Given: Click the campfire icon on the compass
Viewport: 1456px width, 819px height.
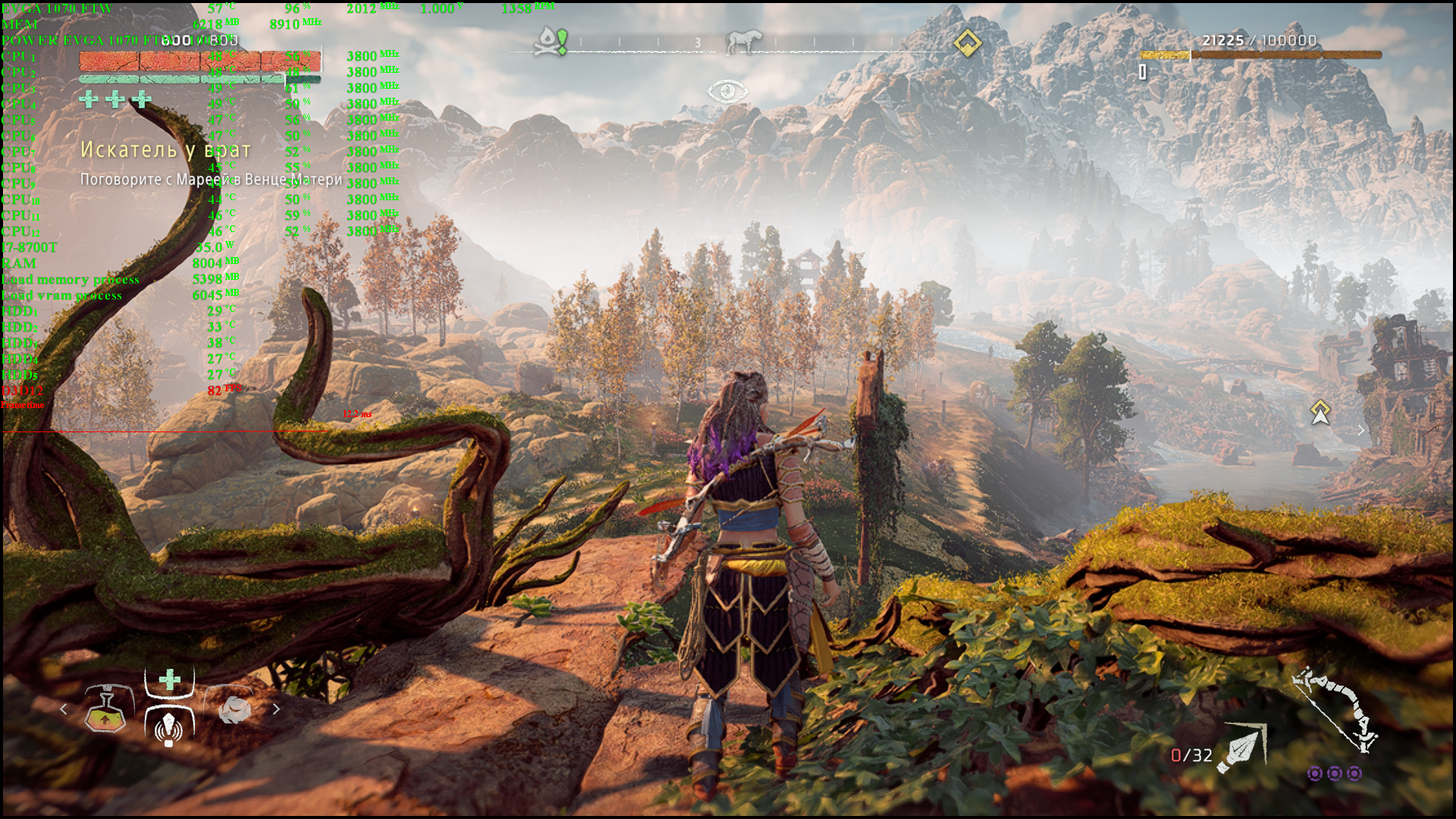Looking at the screenshot, I should [551, 41].
